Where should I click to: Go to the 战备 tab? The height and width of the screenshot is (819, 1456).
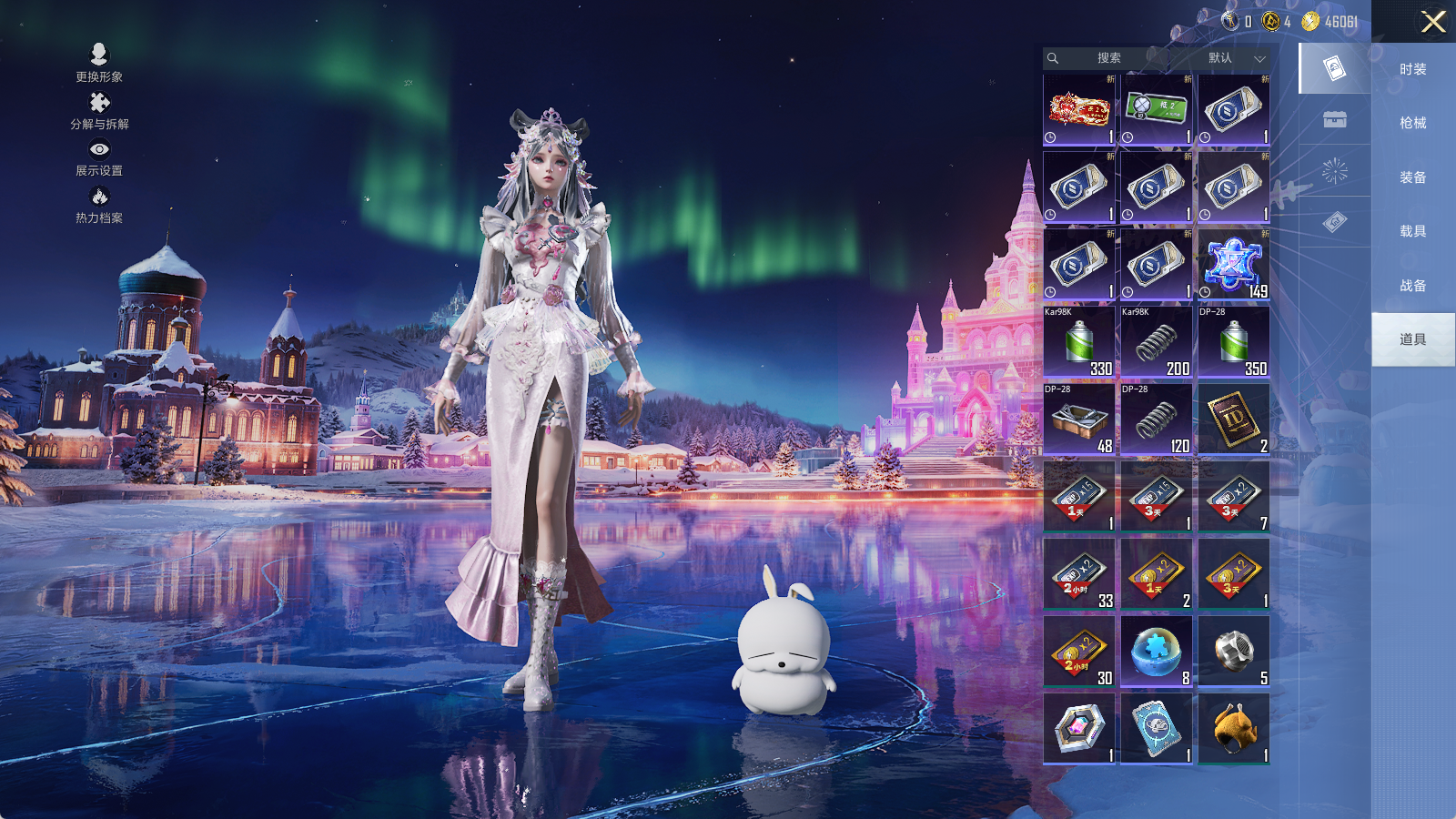click(x=1412, y=286)
